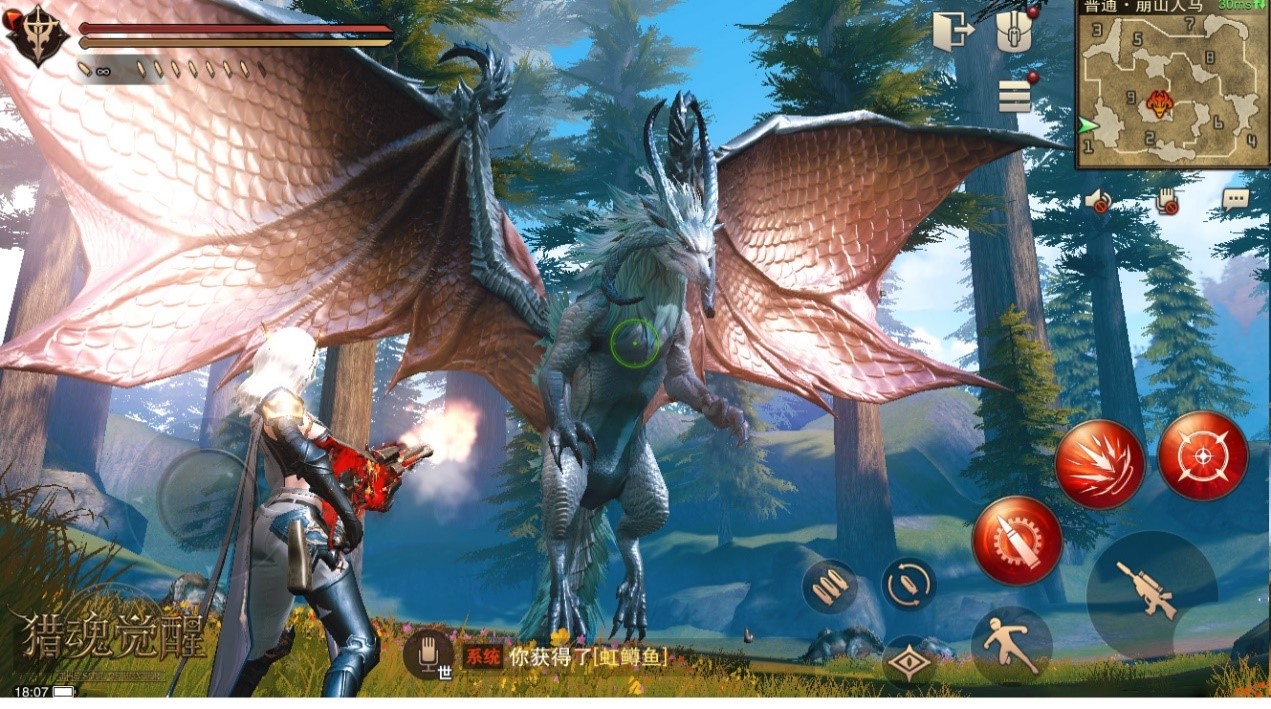Open the chat speech bubble
The width and height of the screenshot is (1271, 709).
[1236, 198]
